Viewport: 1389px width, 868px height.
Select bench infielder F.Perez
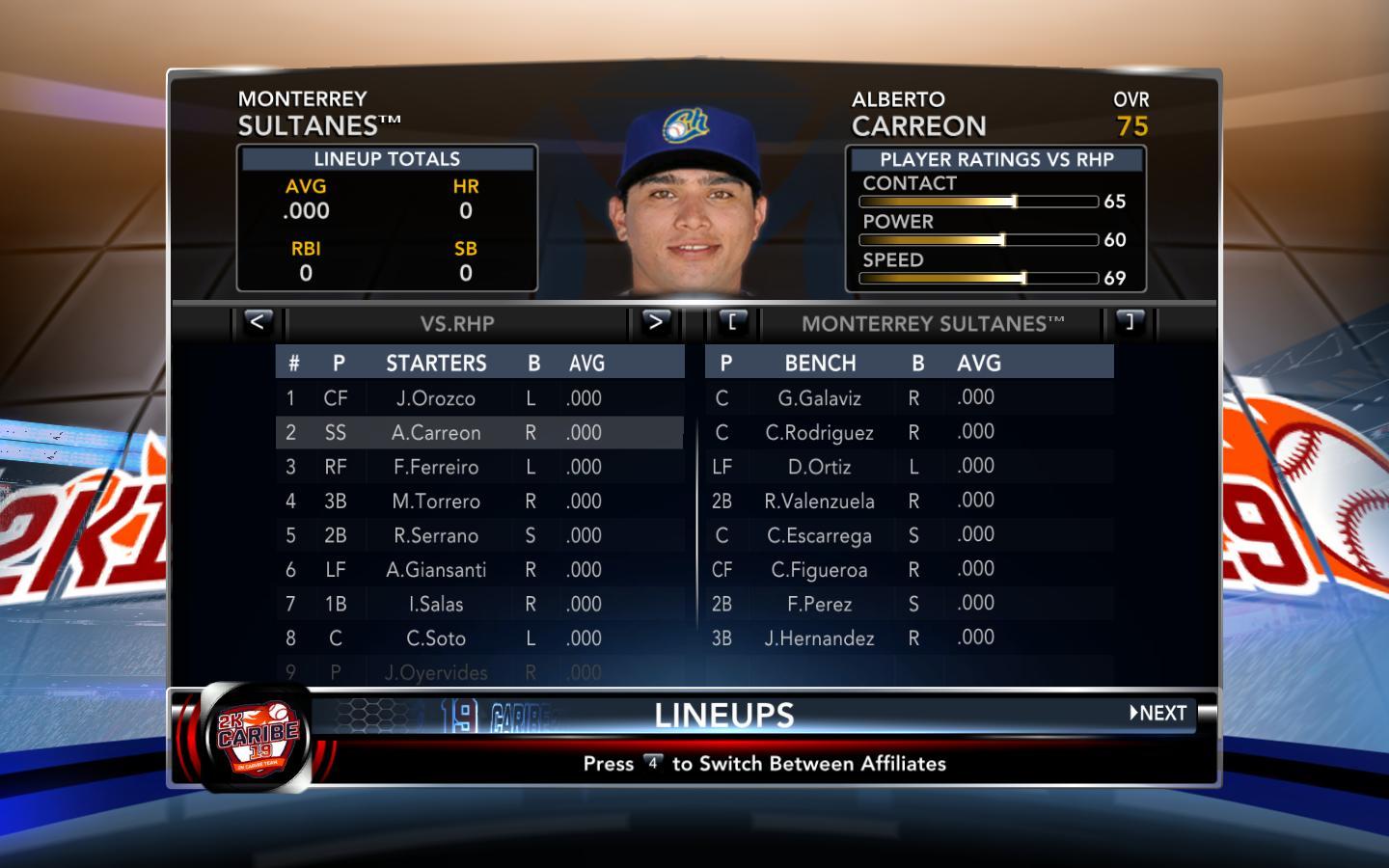(819, 605)
